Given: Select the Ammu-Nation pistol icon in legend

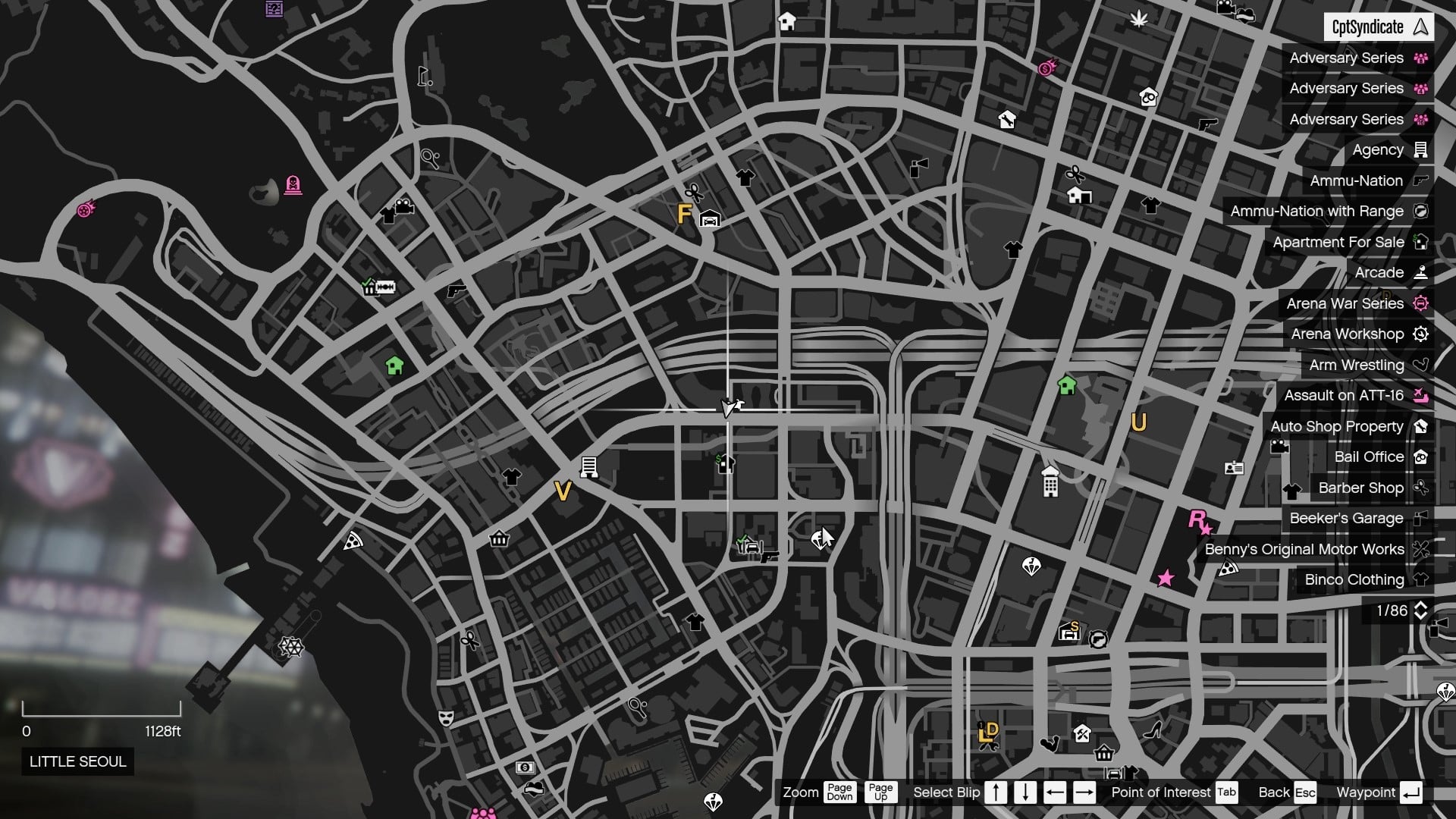Looking at the screenshot, I should pyautogui.click(x=1420, y=180).
